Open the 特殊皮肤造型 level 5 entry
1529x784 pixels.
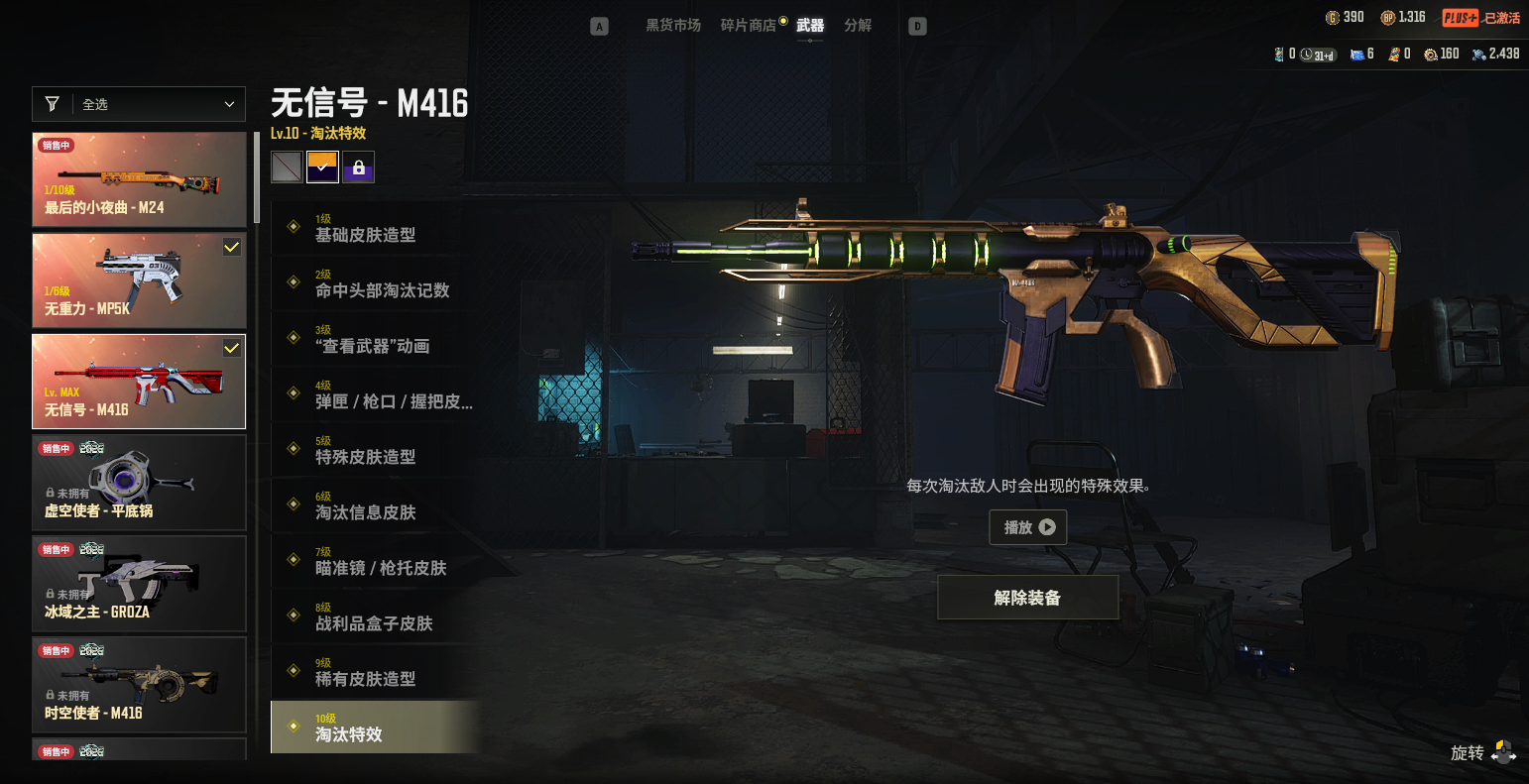pos(375,450)
